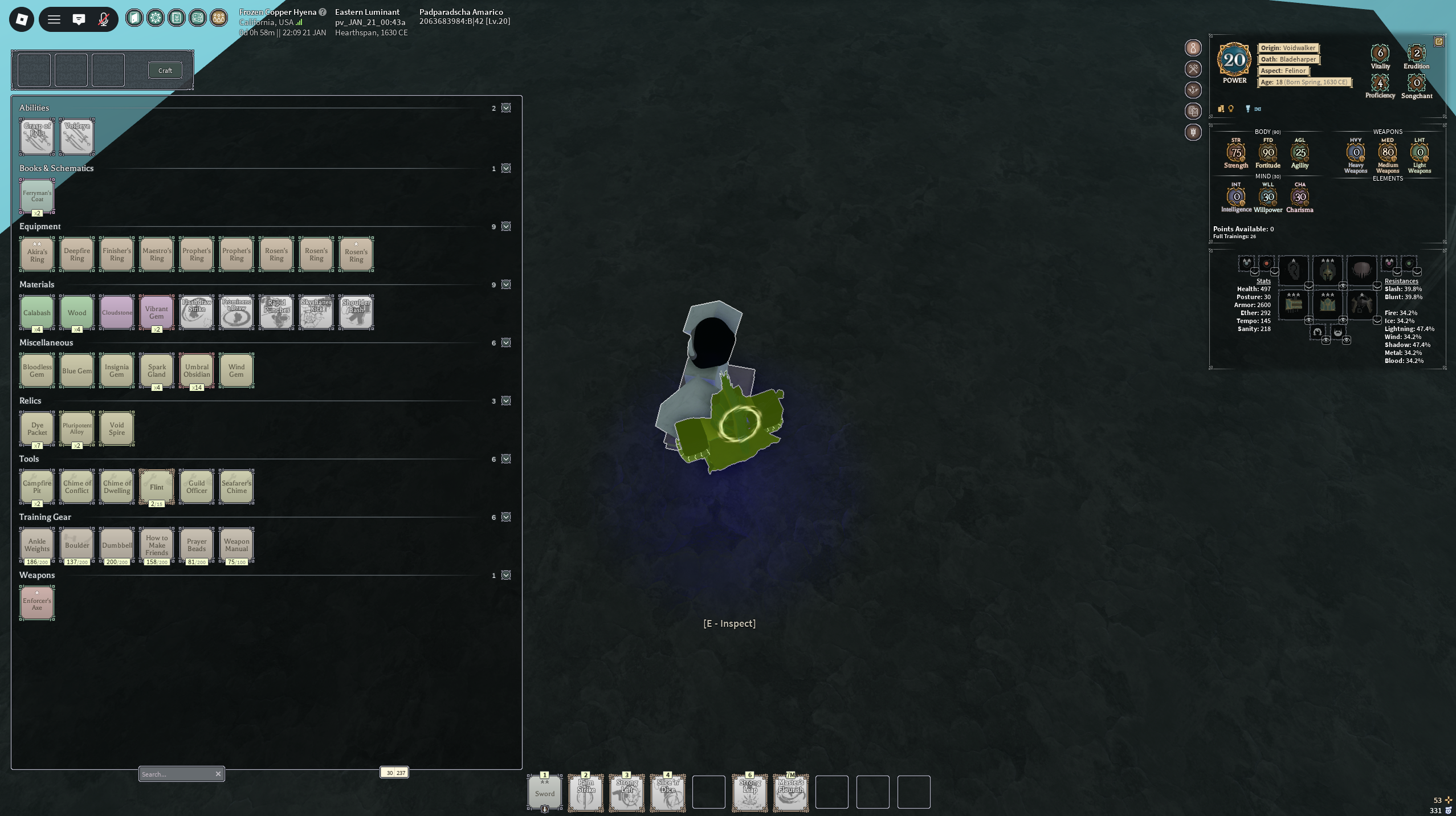Select the Ferryman's Coat schematic
The image size is (1456, 816).
37,196
